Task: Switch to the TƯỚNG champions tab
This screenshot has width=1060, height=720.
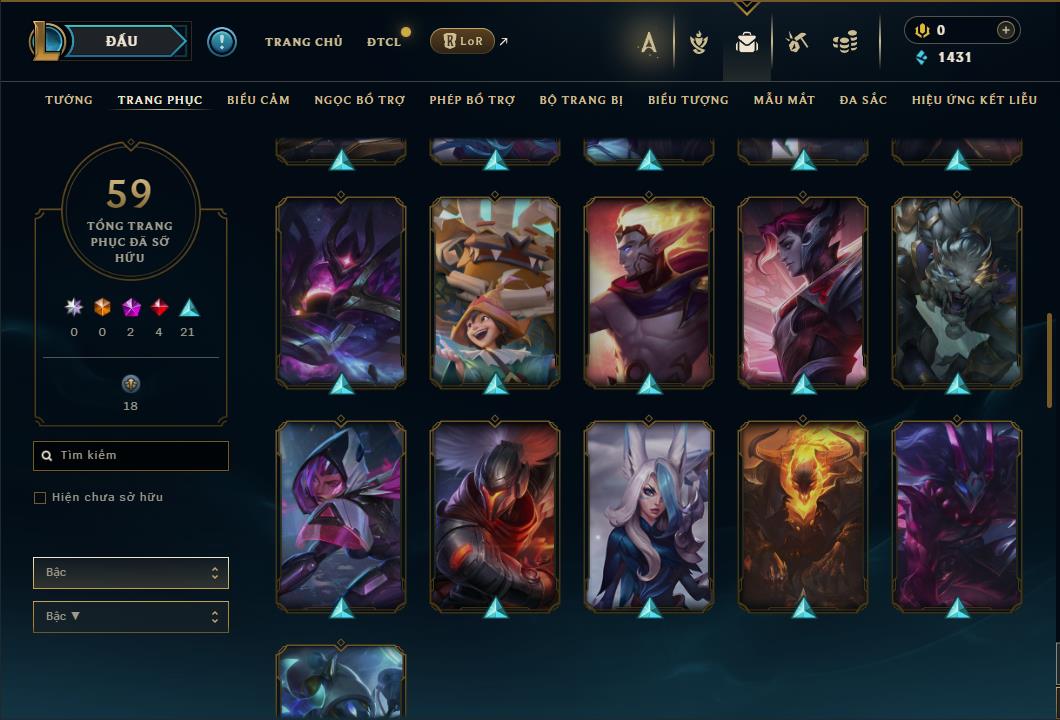Action: point(69,100)
